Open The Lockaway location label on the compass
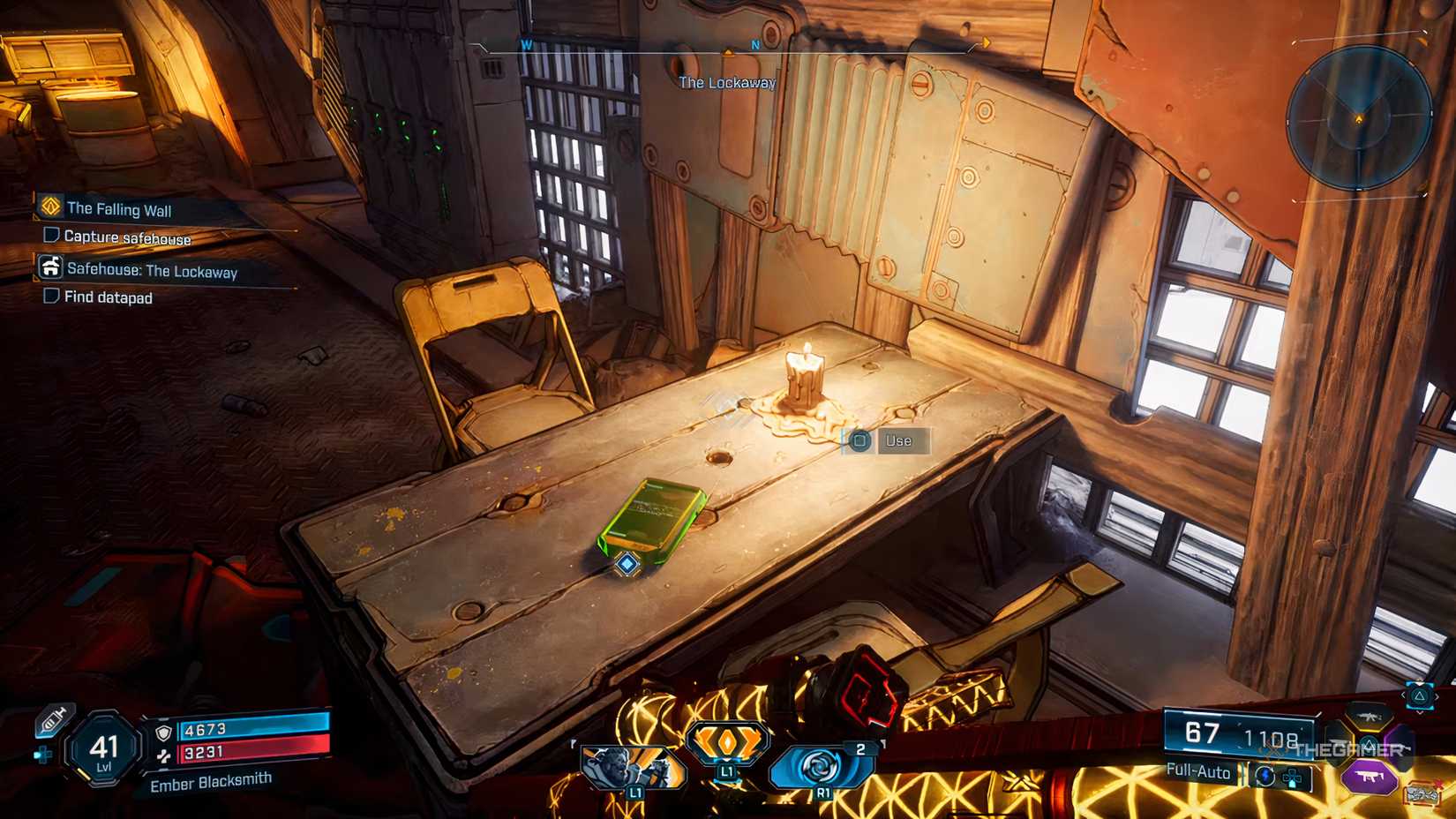Screen dimensions: 1456x819 point(726,83)
